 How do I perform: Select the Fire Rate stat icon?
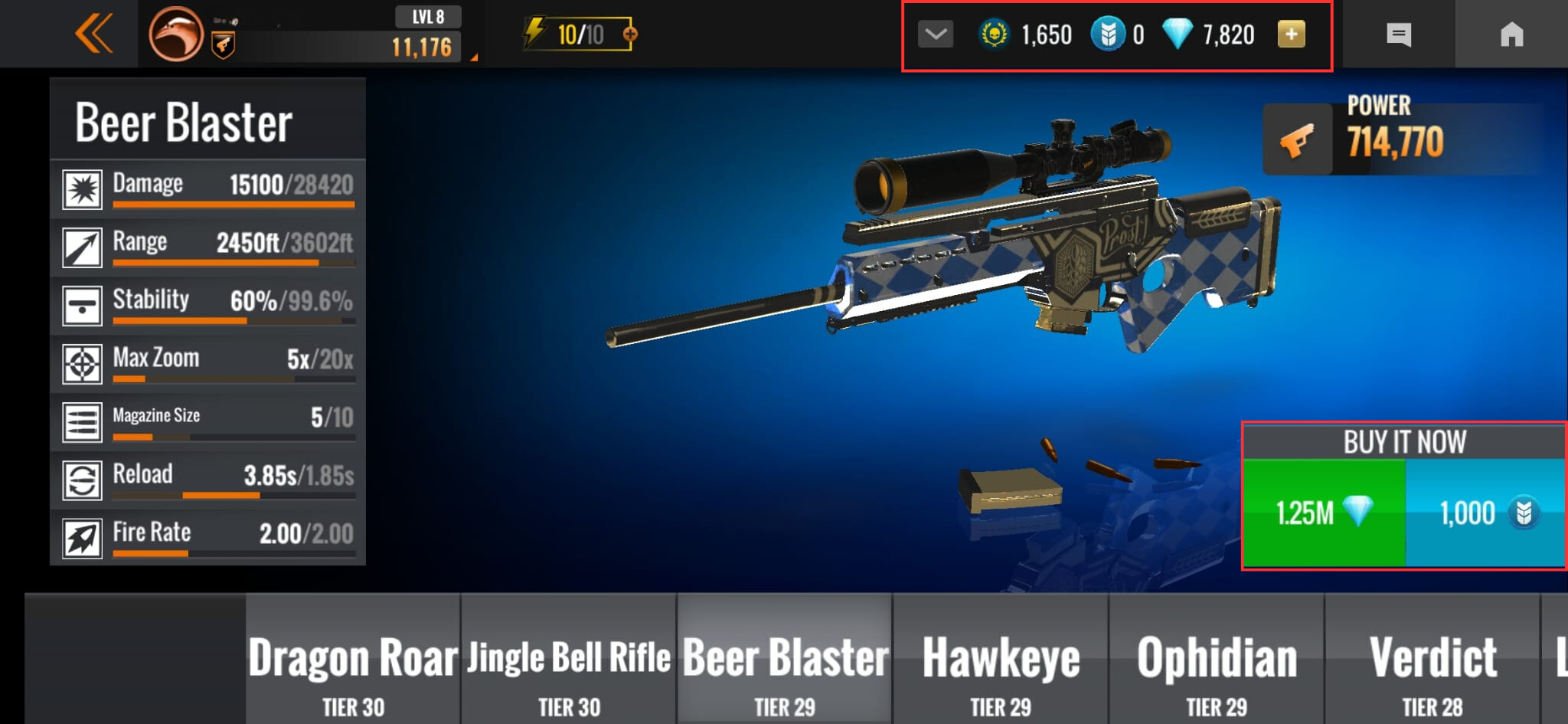click(81, 536)
